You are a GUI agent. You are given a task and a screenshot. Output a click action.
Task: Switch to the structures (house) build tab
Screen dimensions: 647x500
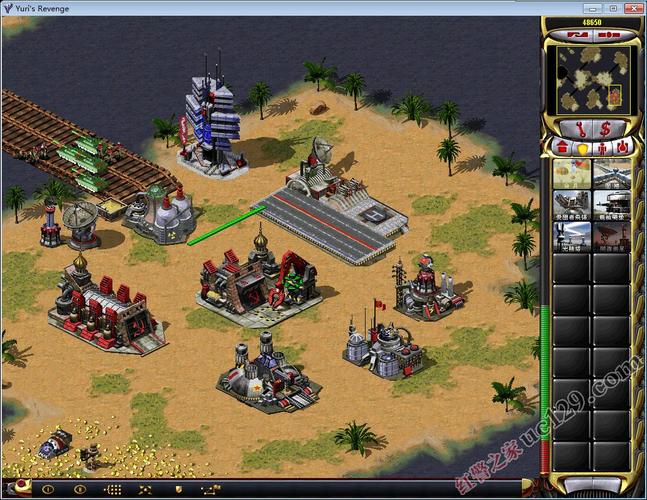(561, 148)
